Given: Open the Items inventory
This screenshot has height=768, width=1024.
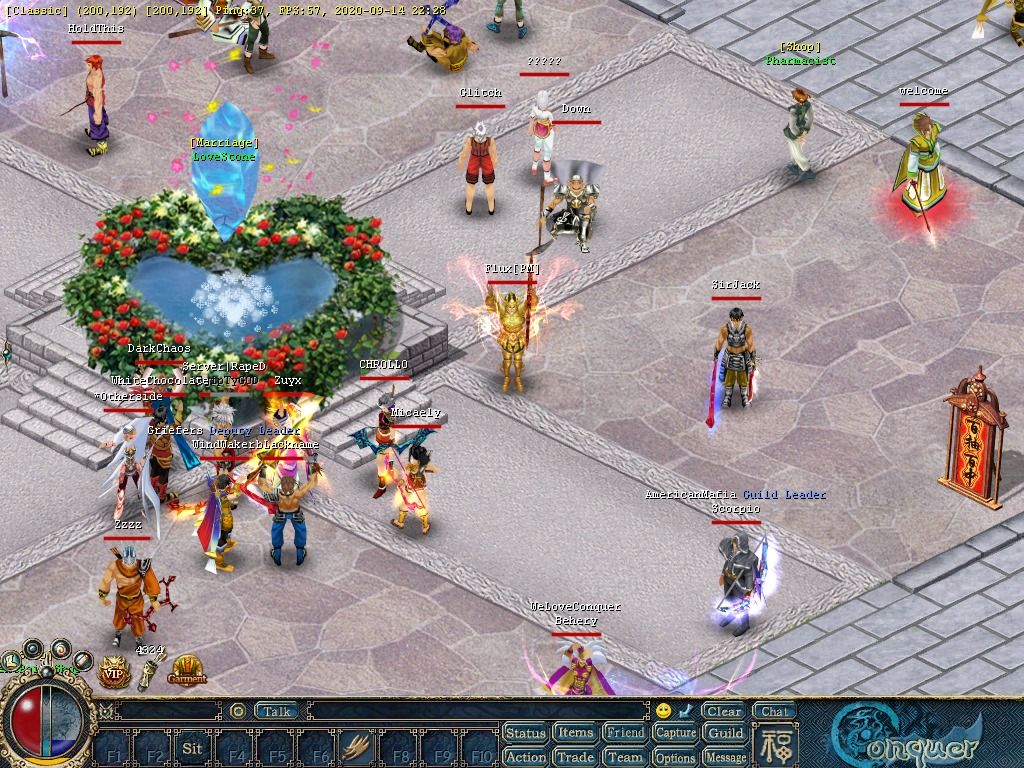Looking at the screenshot, I should click(x=575, y=733).
